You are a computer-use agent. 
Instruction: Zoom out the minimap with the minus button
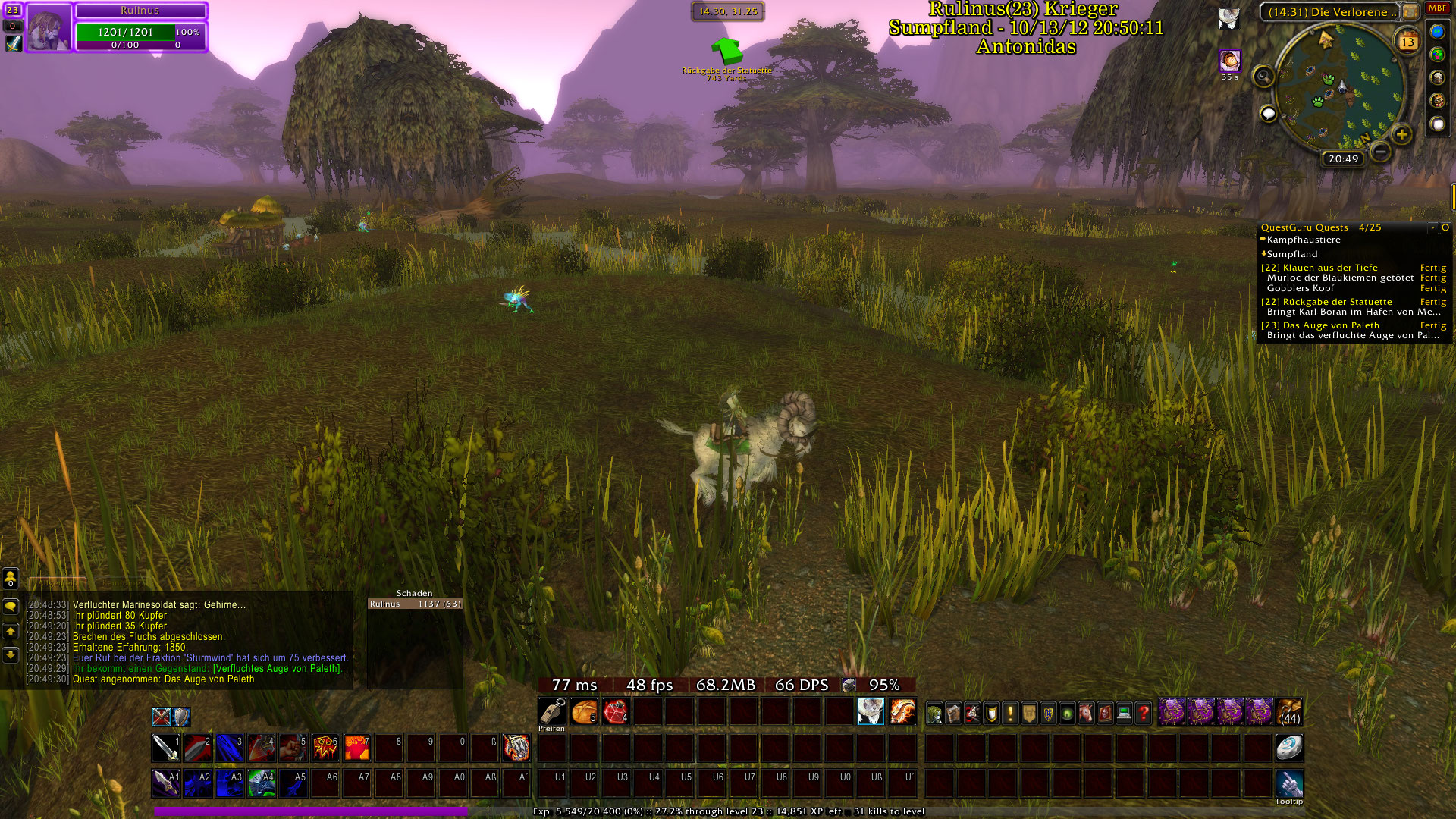click(1381, 152)
